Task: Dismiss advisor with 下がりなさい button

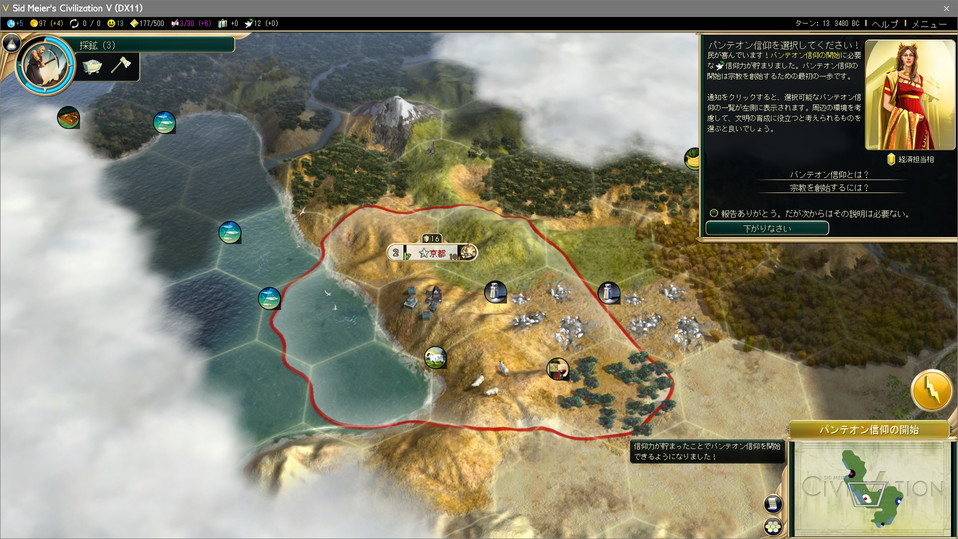Action: [767, 228]
